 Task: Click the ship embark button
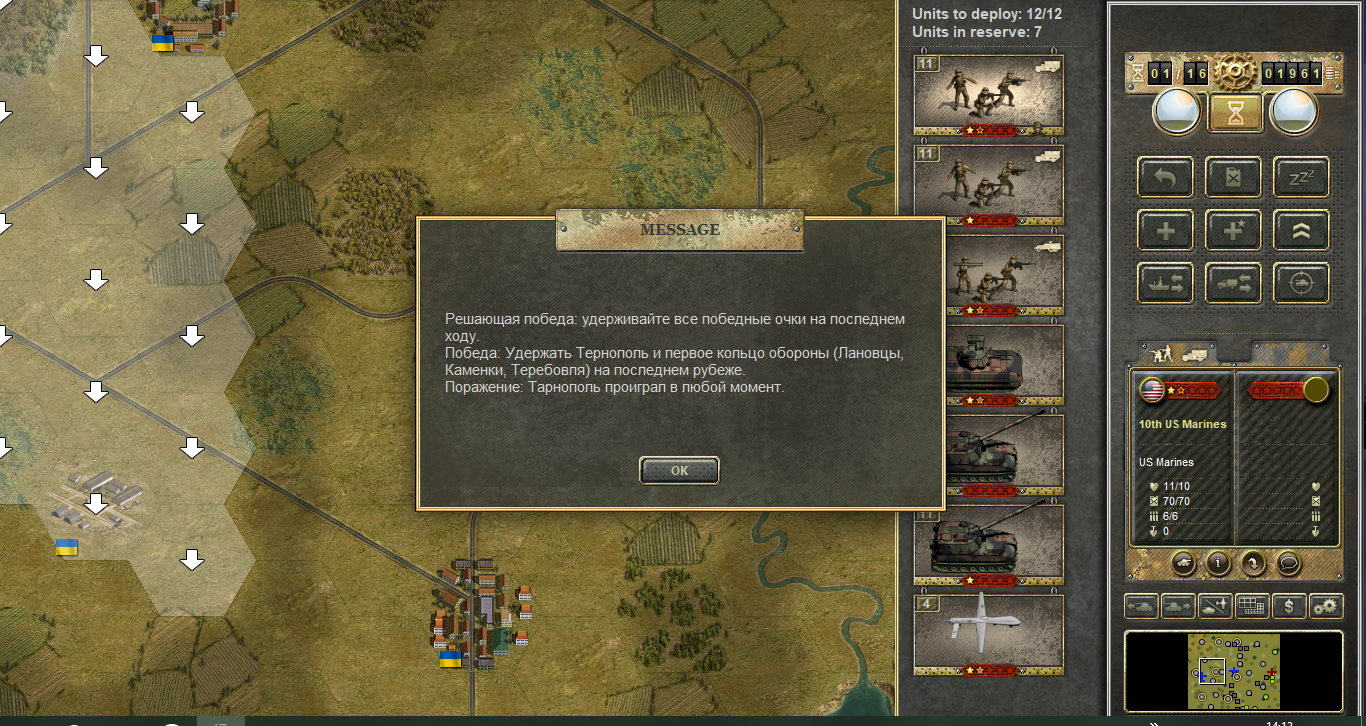(1165, 283)
